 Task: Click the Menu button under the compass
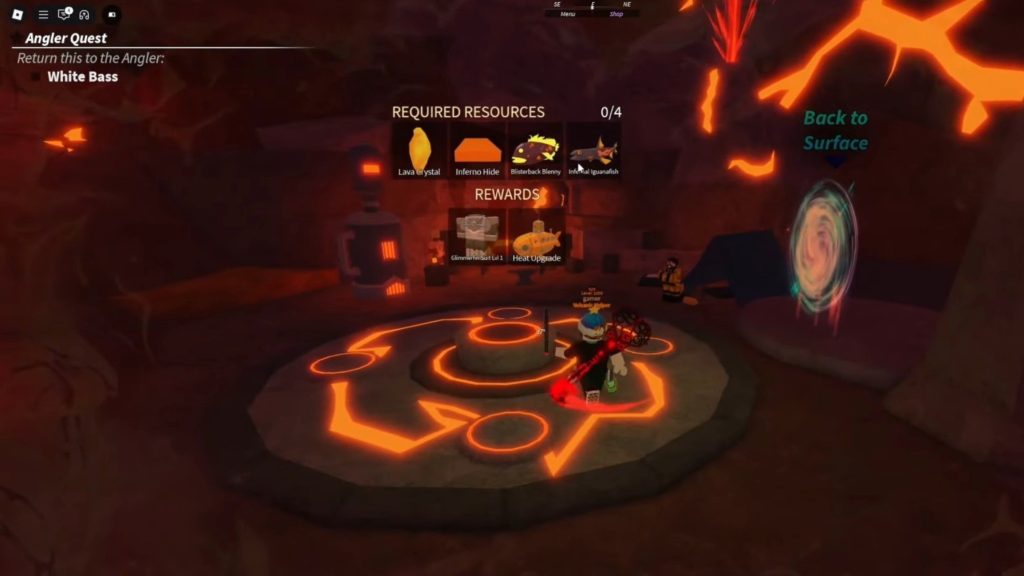point(568,14)
